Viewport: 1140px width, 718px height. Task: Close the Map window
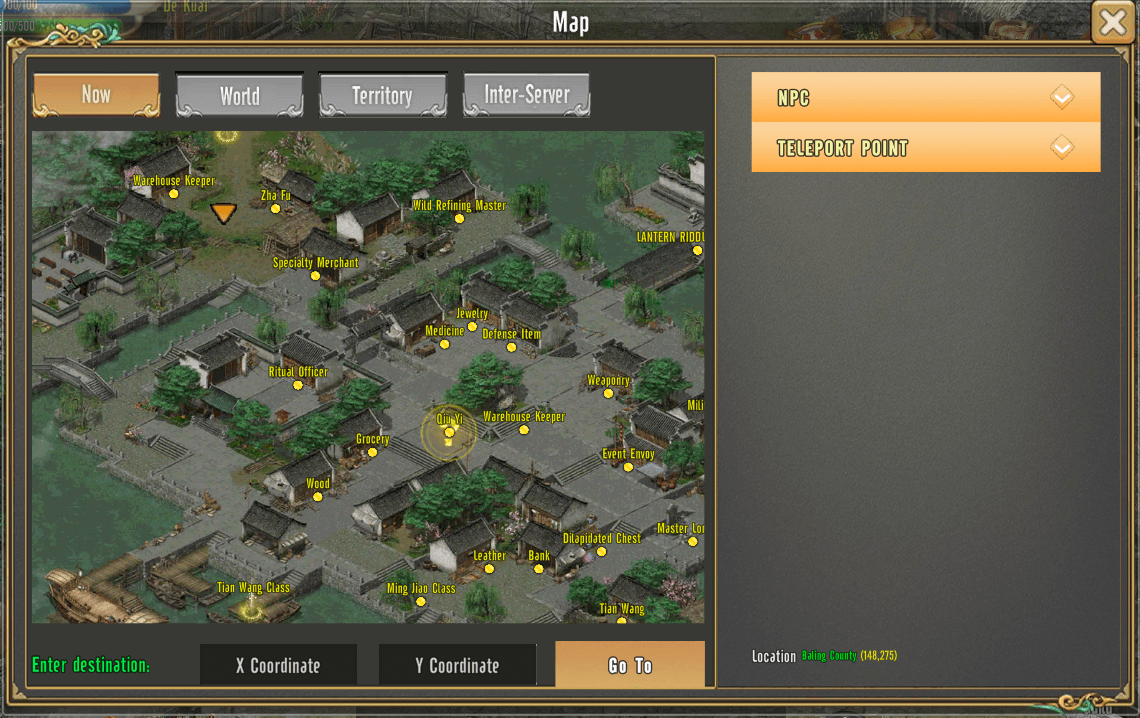1112,22
